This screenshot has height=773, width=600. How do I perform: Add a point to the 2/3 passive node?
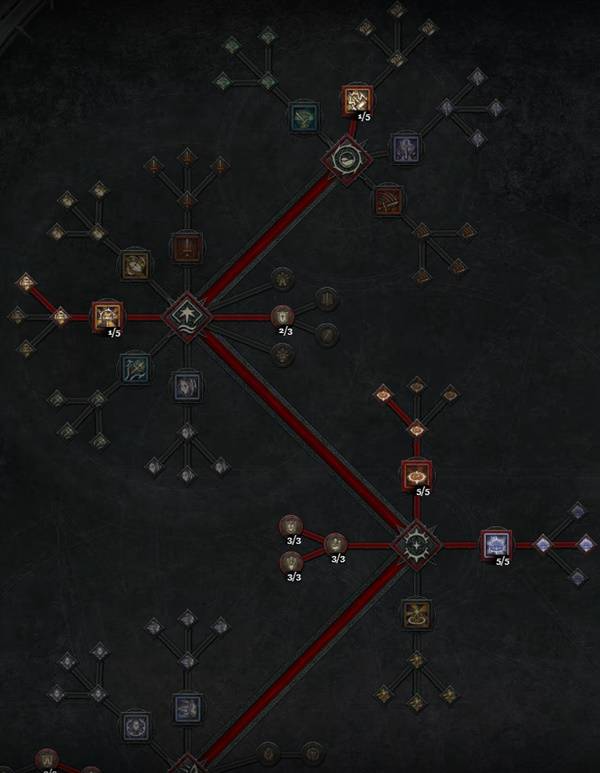tap(283, 316)
